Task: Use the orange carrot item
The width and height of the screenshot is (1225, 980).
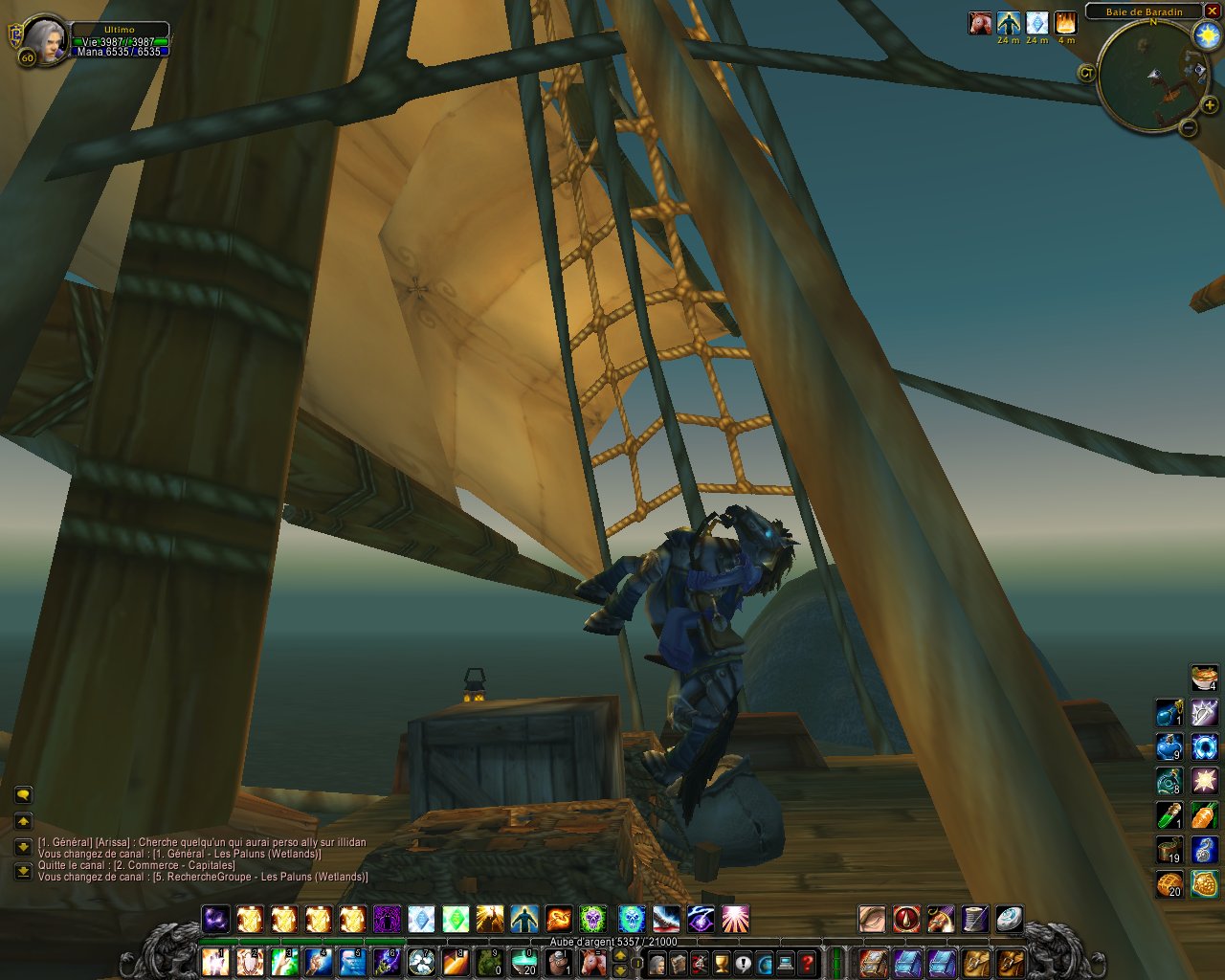Action: (x=1204, y=815)
